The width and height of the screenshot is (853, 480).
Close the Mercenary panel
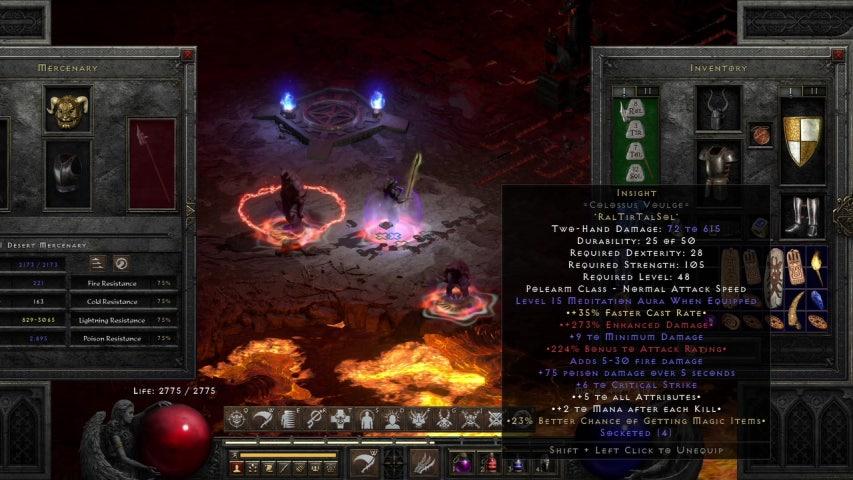pyautogui.click(x=187, y=55)
